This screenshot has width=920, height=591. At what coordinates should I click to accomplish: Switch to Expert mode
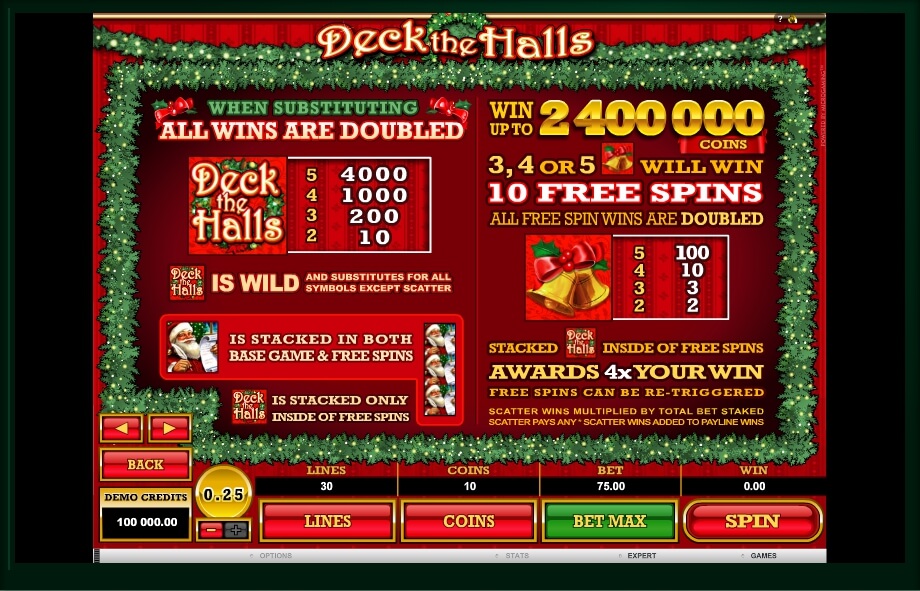click(x=640, y=556)
